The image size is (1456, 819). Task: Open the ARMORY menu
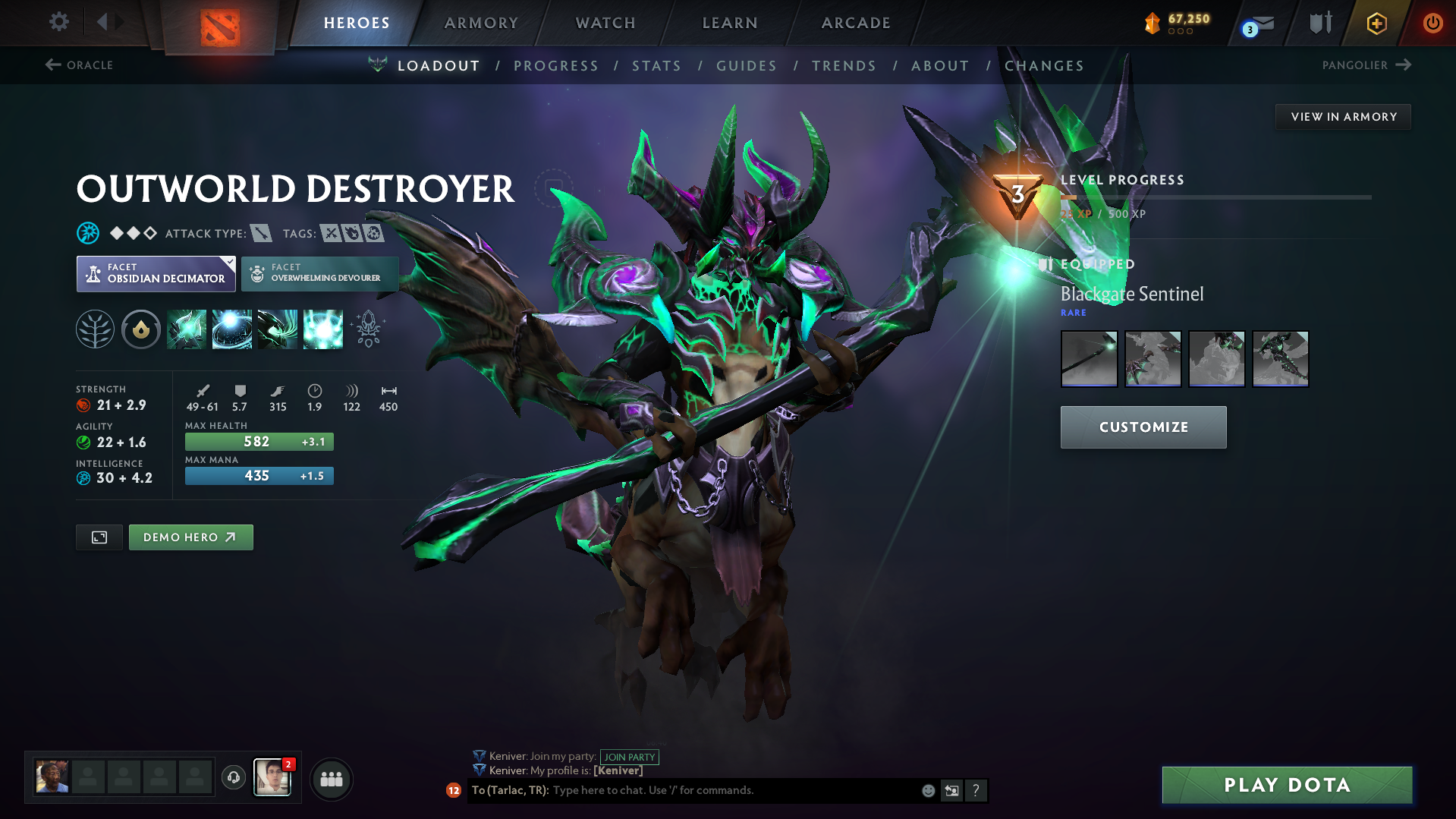click(x=481, y=22)
